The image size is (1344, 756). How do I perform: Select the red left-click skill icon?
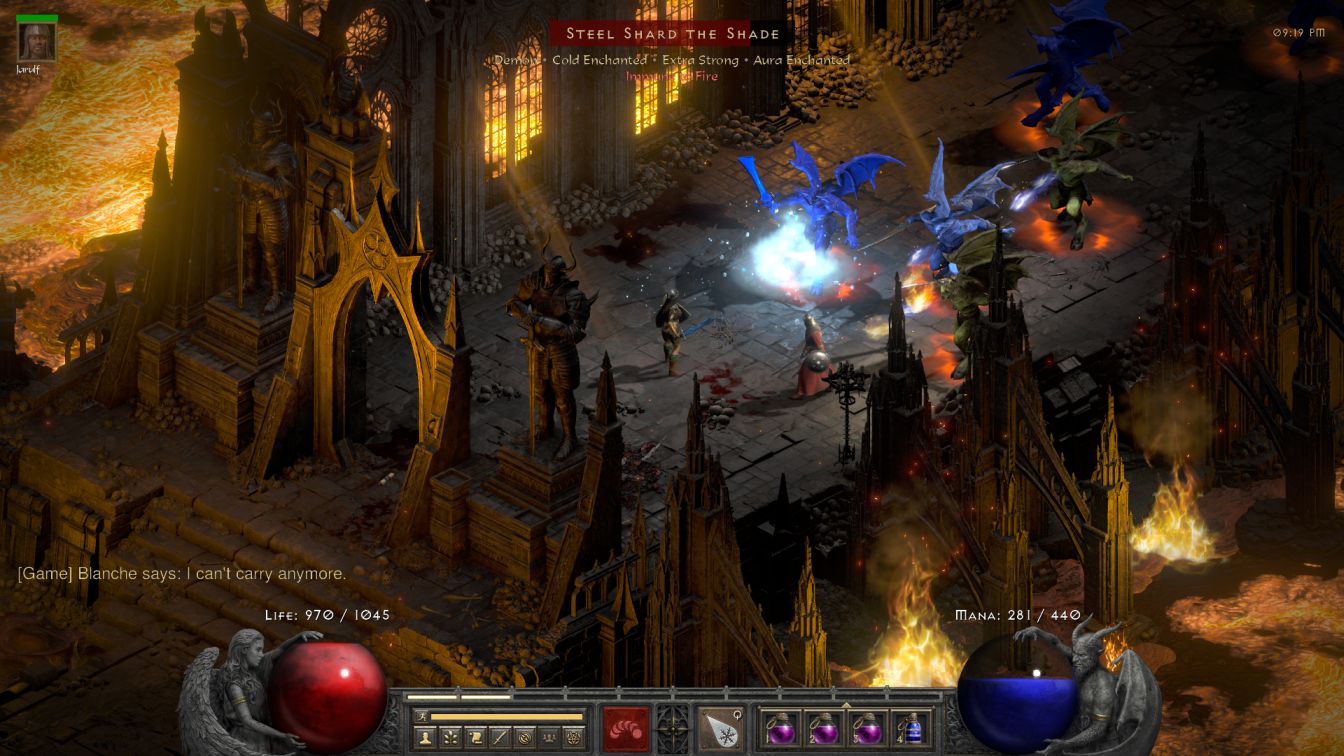coord(626,728)
